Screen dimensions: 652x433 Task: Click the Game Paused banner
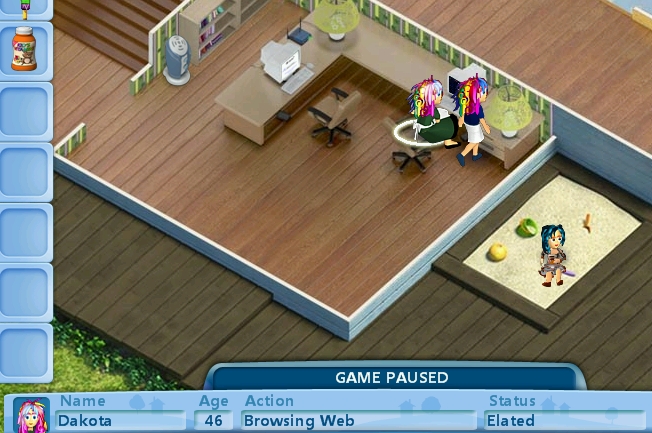391,378
